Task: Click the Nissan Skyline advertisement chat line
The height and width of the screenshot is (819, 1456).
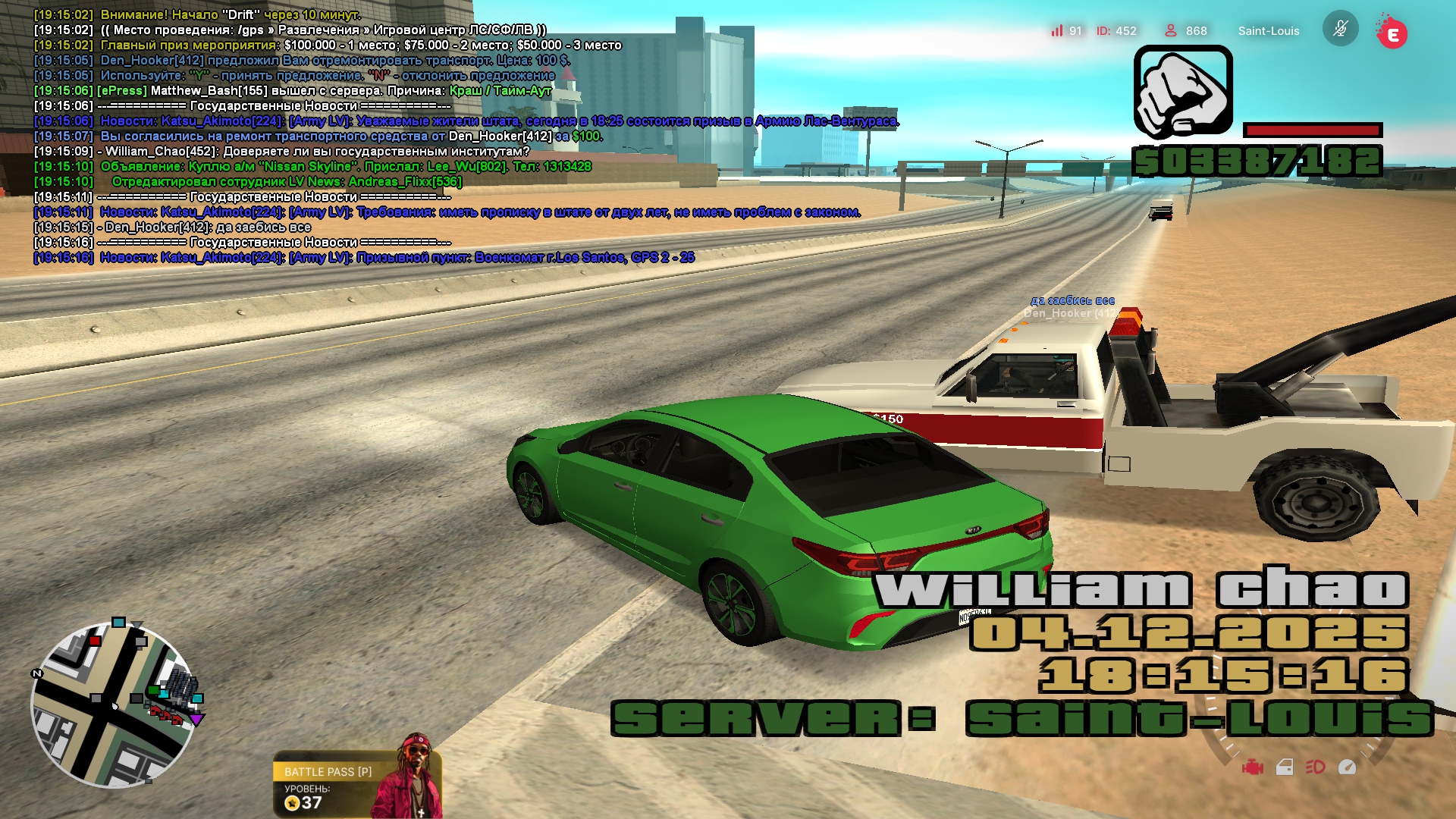Action: tap(345, 166)
